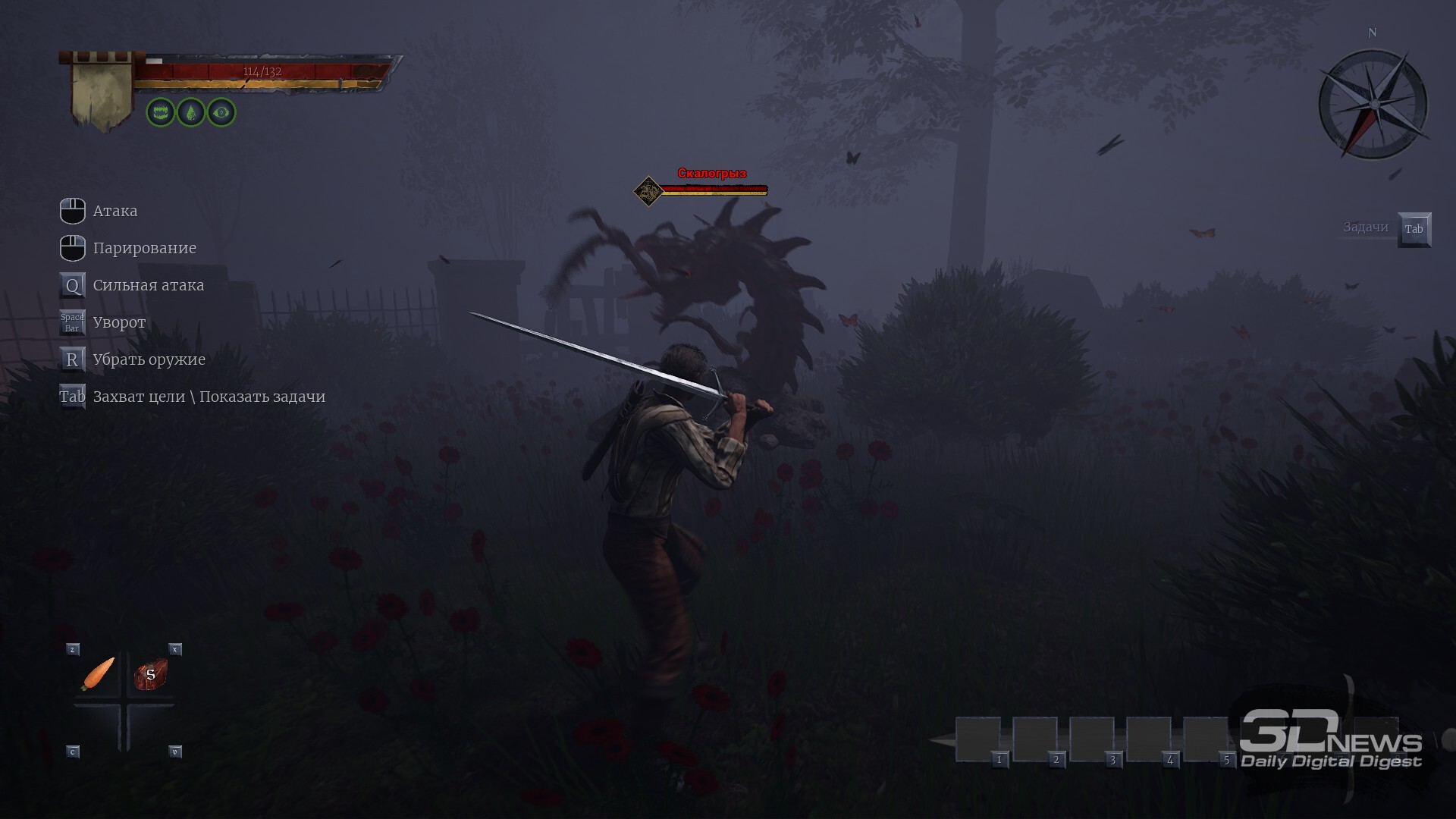Click the green fangs status effect icon

pos(161,113)
